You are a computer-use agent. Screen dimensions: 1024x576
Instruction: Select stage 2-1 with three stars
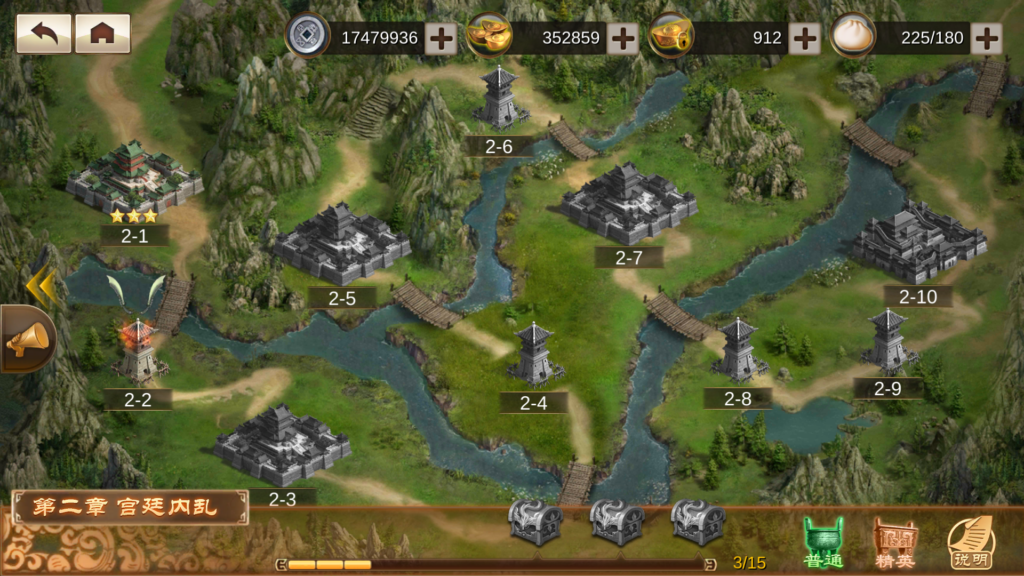134,182
